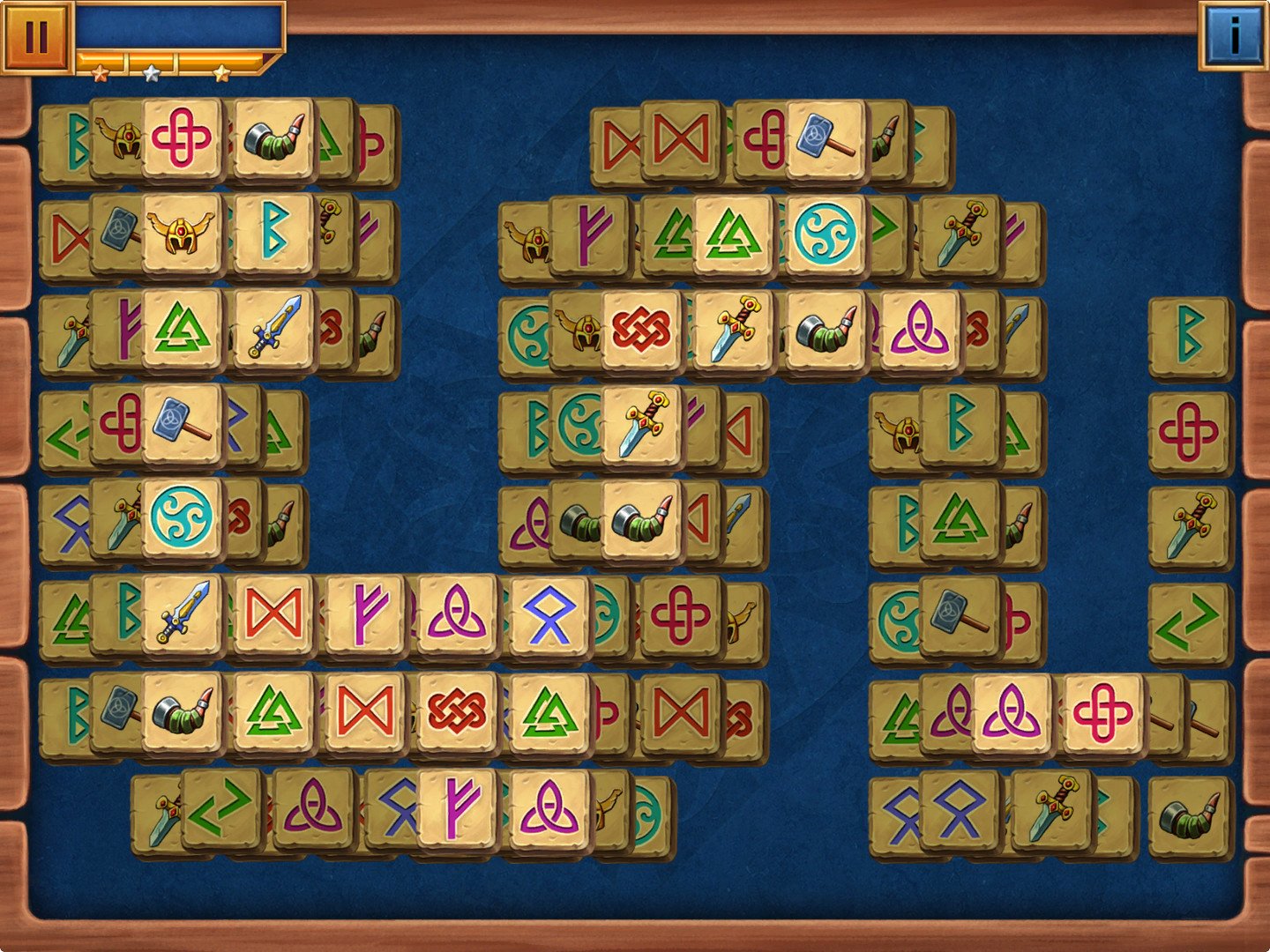Viewport: 1270px width, 952px height.
Task: Pause the game with the pause button
Action: tap(35, 37)
